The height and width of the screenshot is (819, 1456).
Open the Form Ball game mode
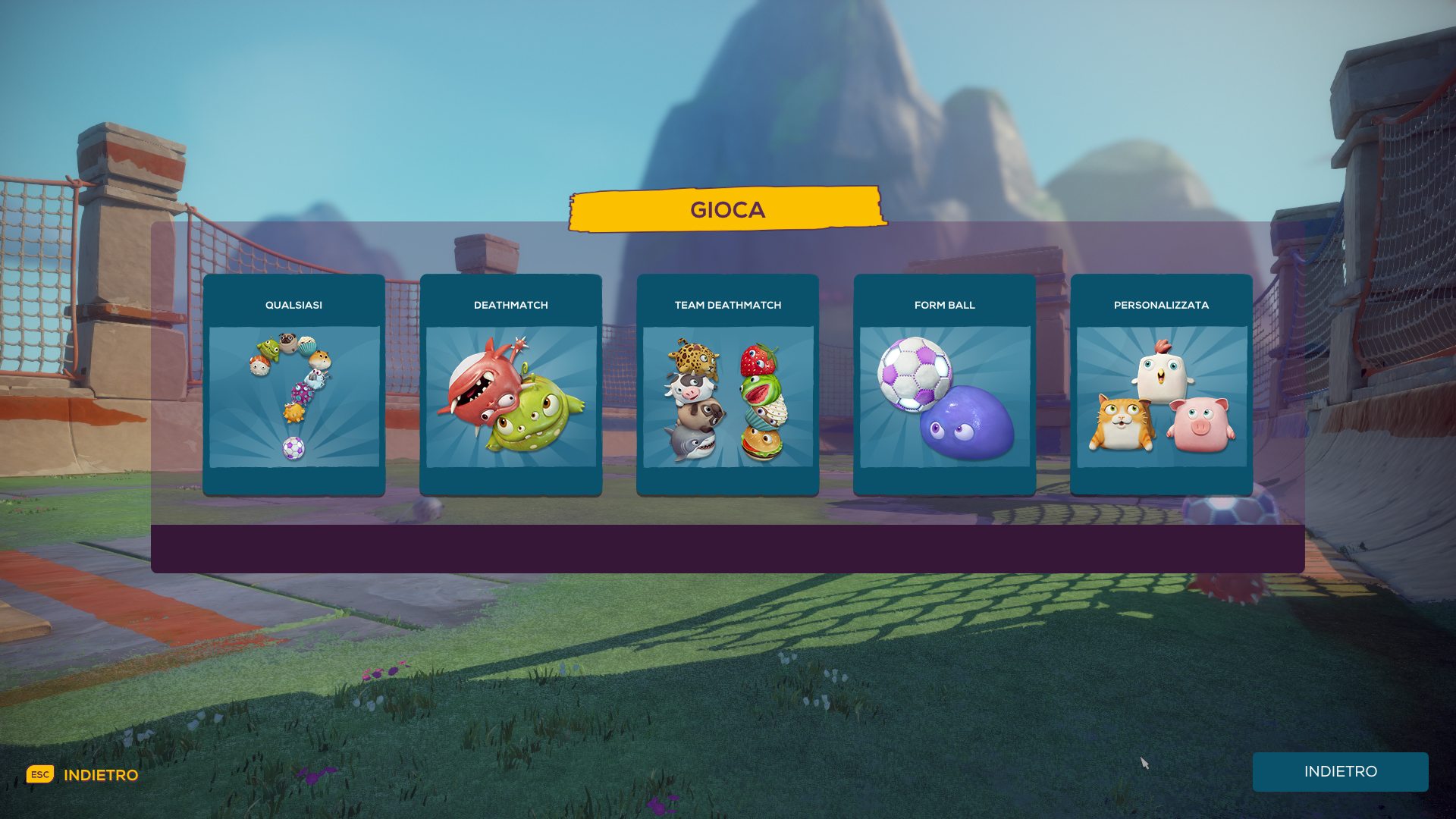point(944,385)
